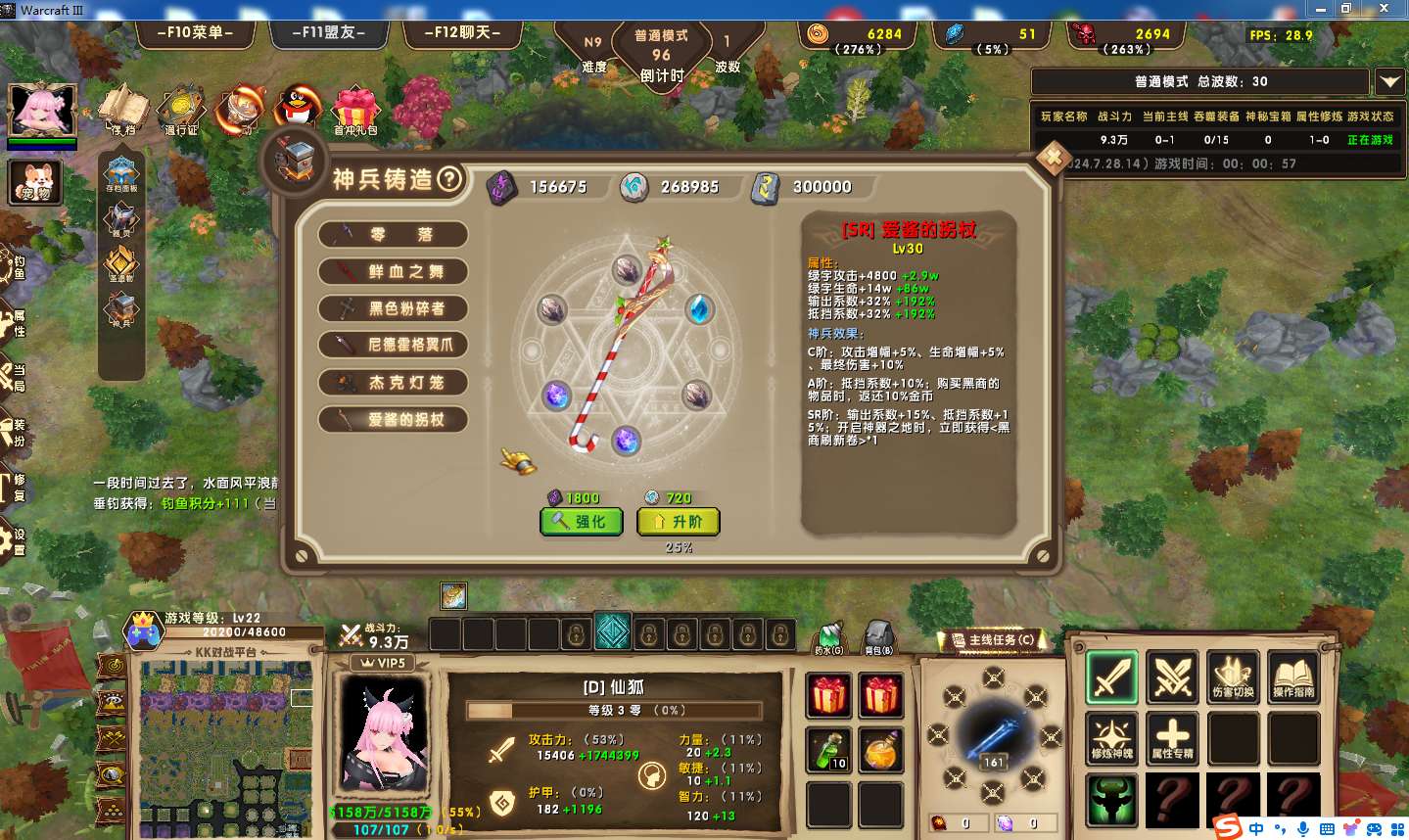Image resolution: width=1409 pixels, height=840 pixels.
Task: Click the 伤害切换 damage toggle skill
Action: pos(1233,677)
